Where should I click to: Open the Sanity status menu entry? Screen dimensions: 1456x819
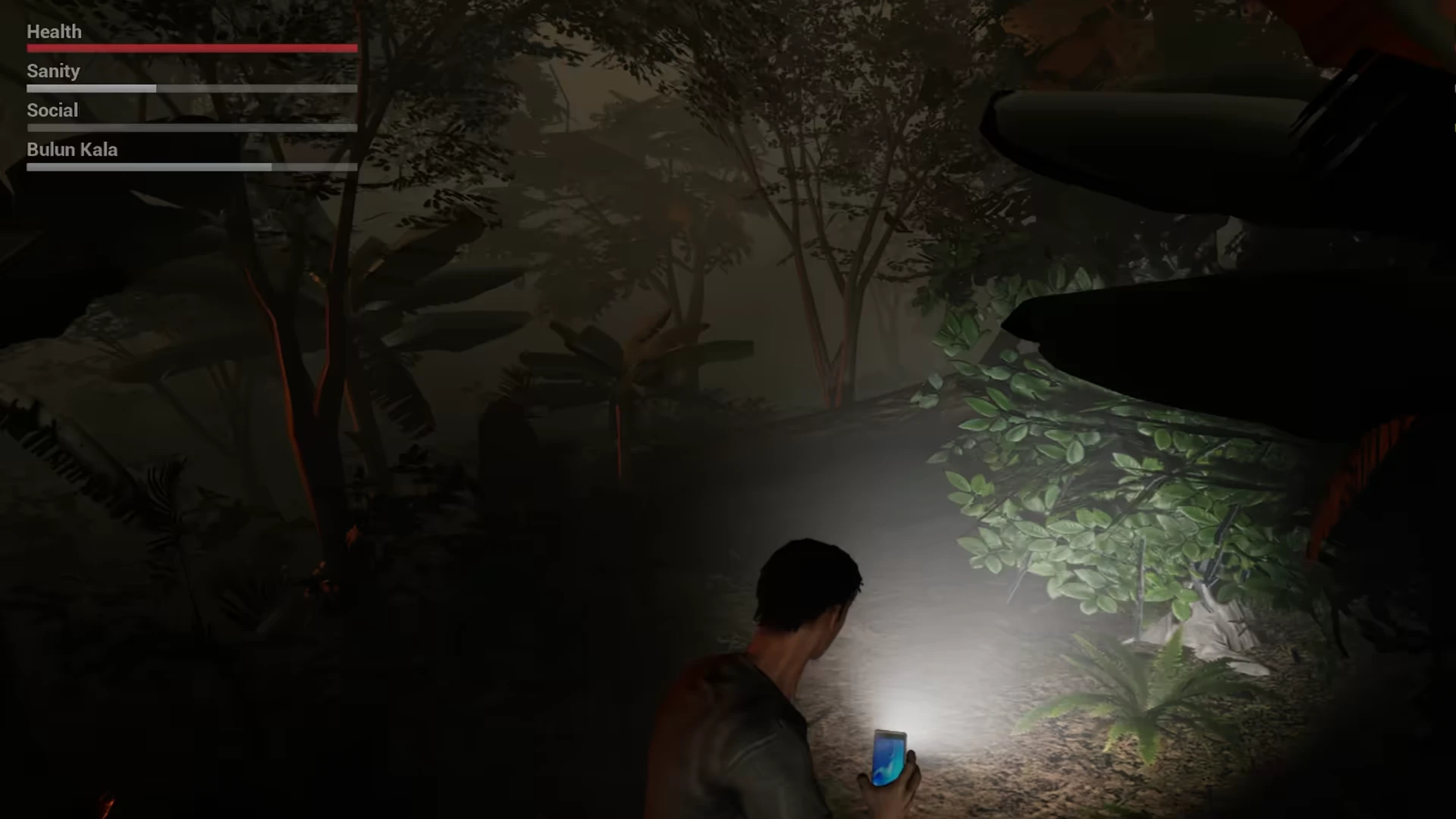pos(53,71)
